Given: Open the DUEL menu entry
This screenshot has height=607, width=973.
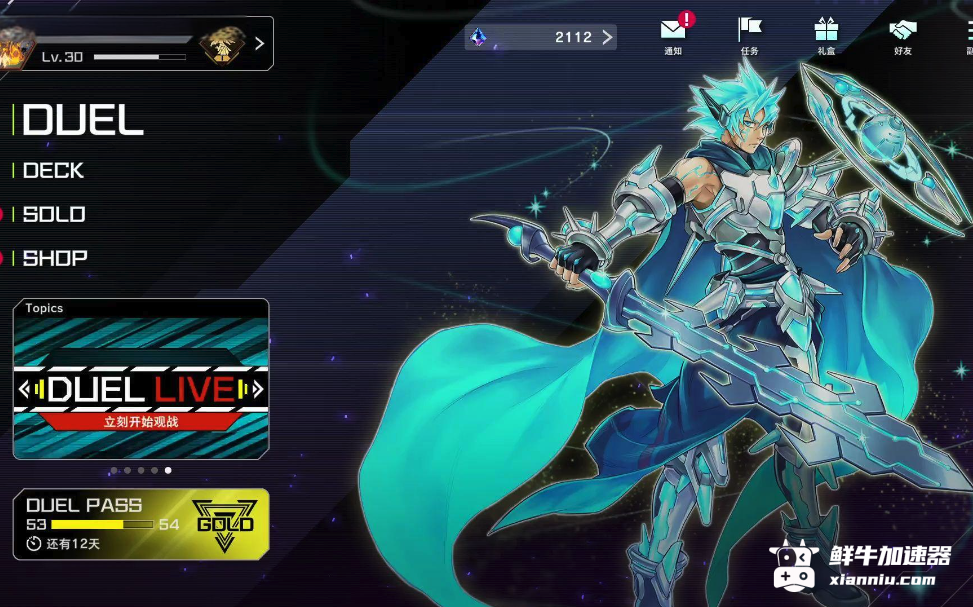Looking at the screenshot, I should [83, 121].
